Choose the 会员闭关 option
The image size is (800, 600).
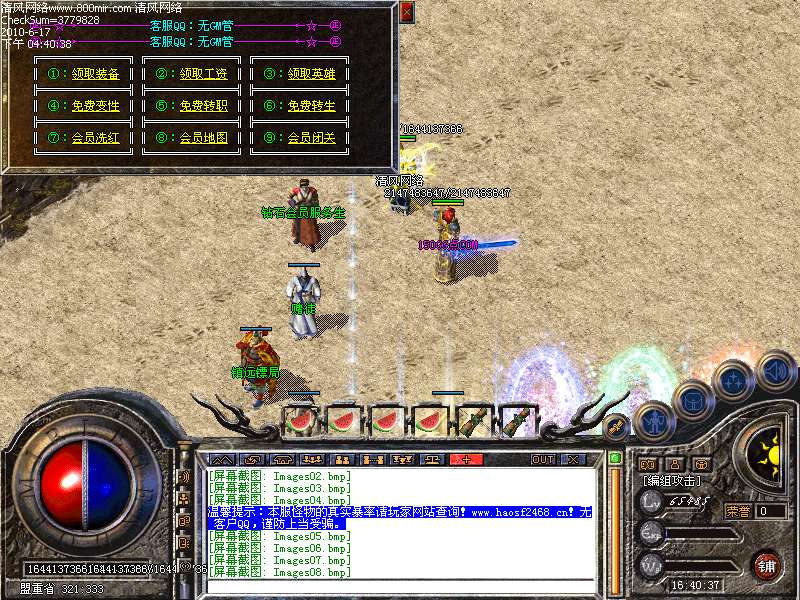click(x=311, y=138)
